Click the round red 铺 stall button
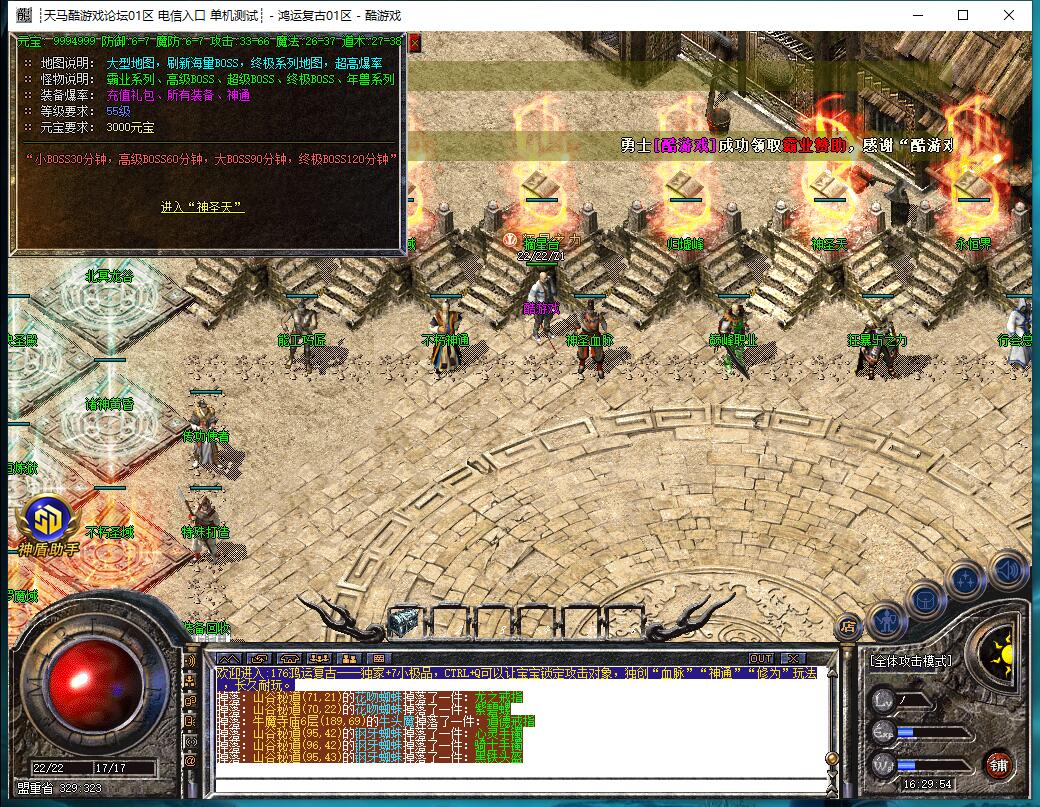1040x807 pixels. (x=998, y=765)
